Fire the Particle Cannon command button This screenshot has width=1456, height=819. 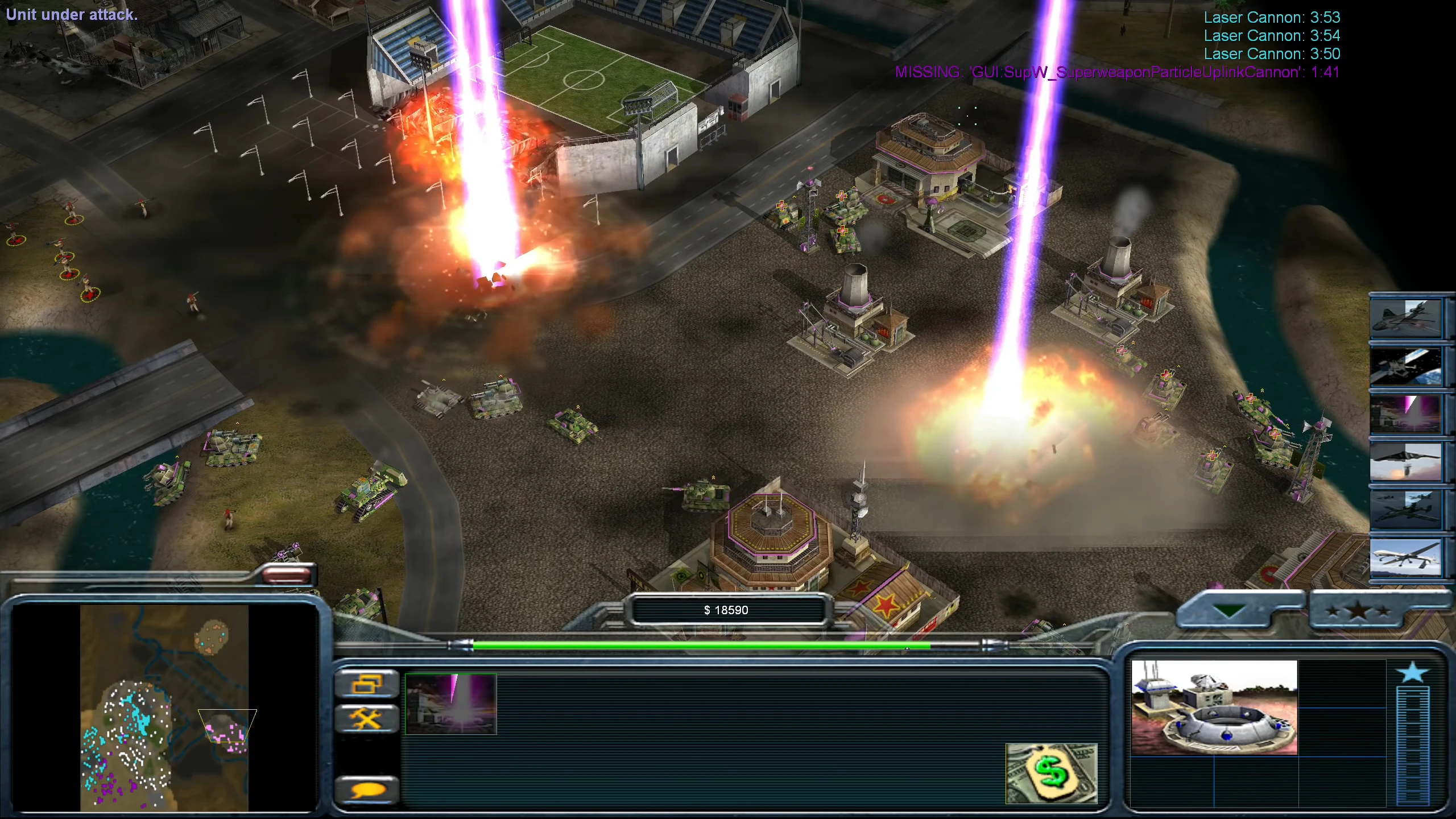point(451,704)
